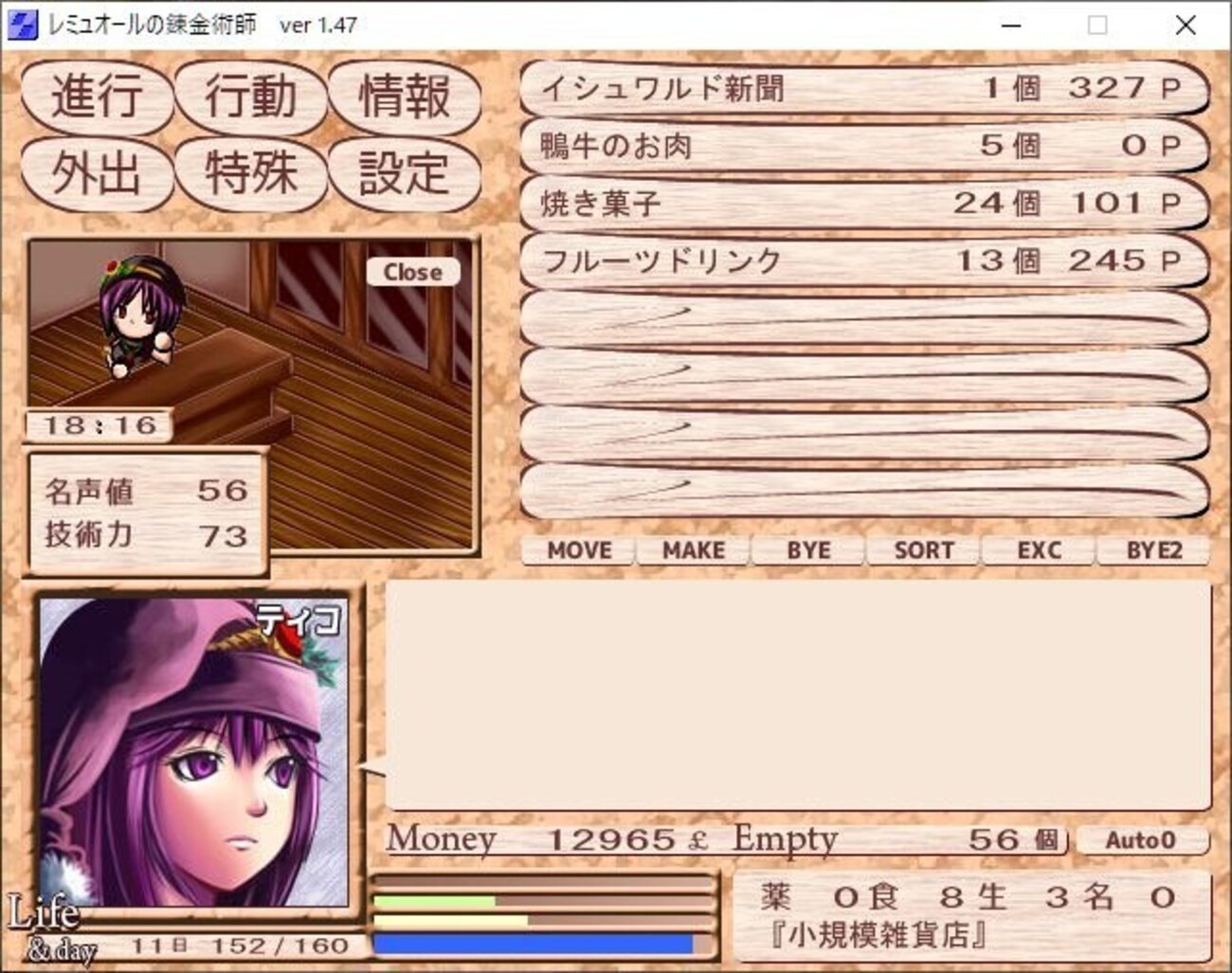Screen dimensions: 1232x973
Task: Open the 行動 action menu
Action: pyautogui.click(x=251, y=97)
